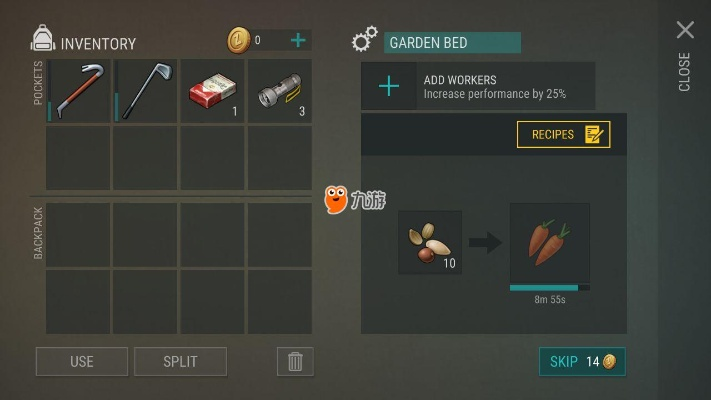
Task: Choose the red cigarette pack slot
Action: [212, 91]
